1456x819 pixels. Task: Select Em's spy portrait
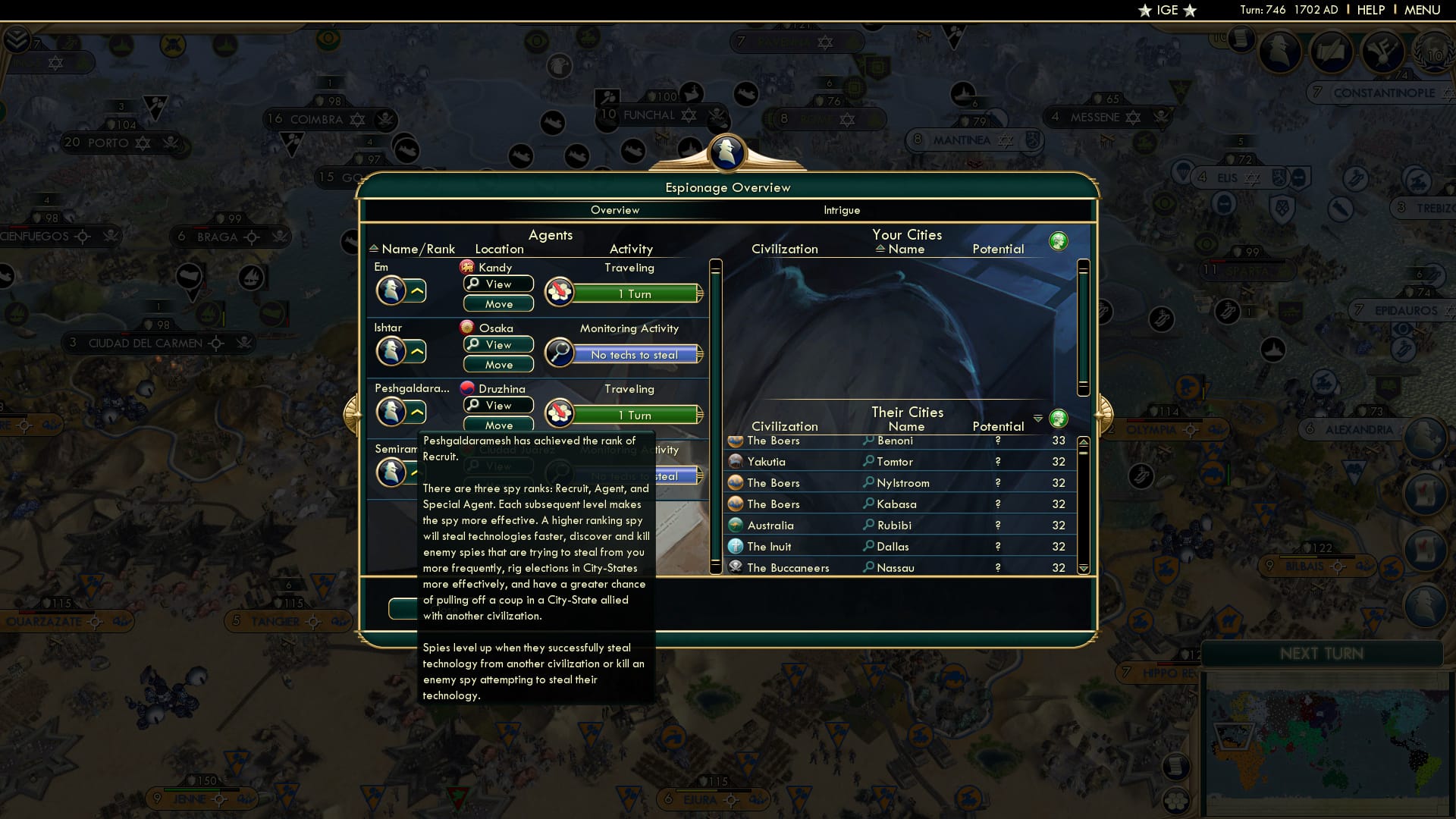tap(392, 289)
